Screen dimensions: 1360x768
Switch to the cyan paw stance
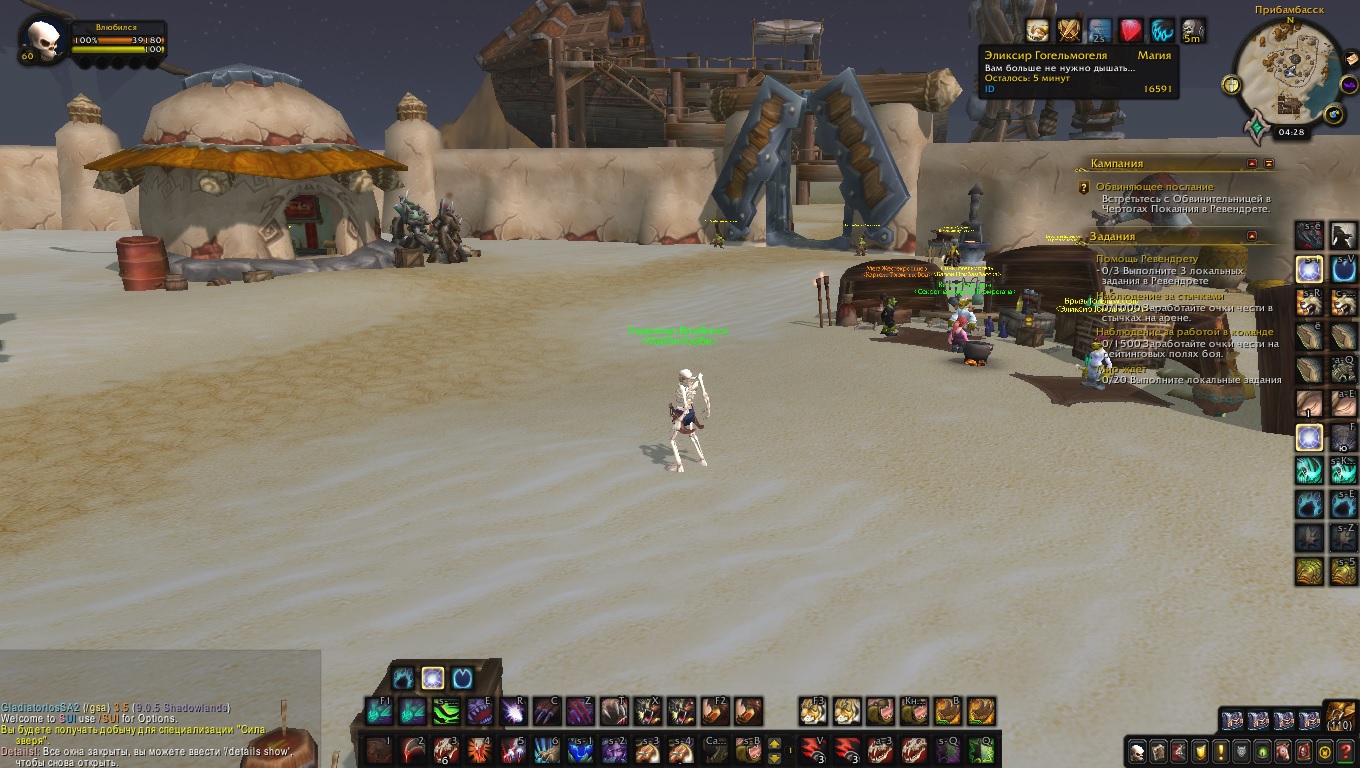pos(403,678)
